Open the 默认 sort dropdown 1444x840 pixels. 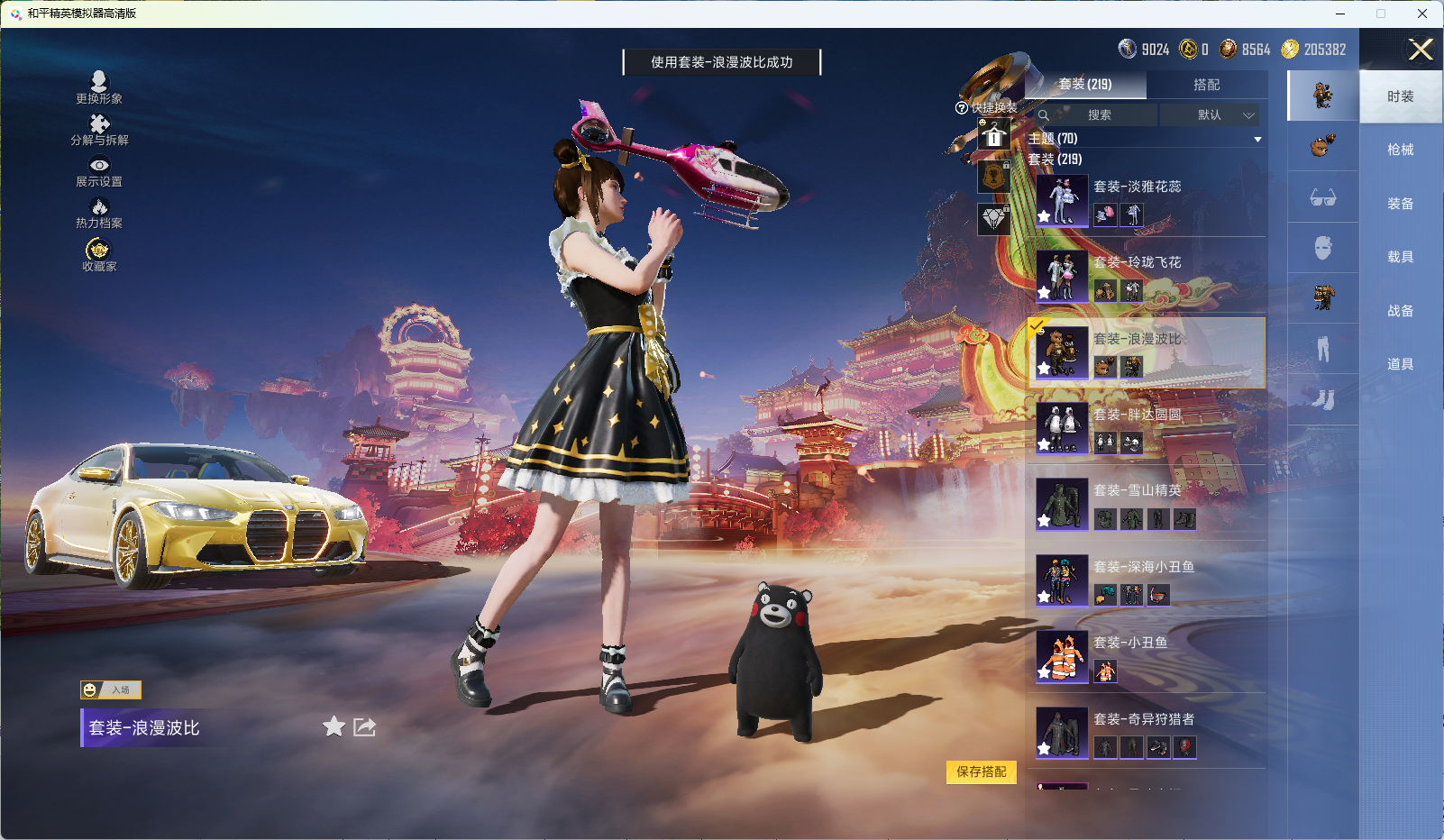click(1211, 115)
